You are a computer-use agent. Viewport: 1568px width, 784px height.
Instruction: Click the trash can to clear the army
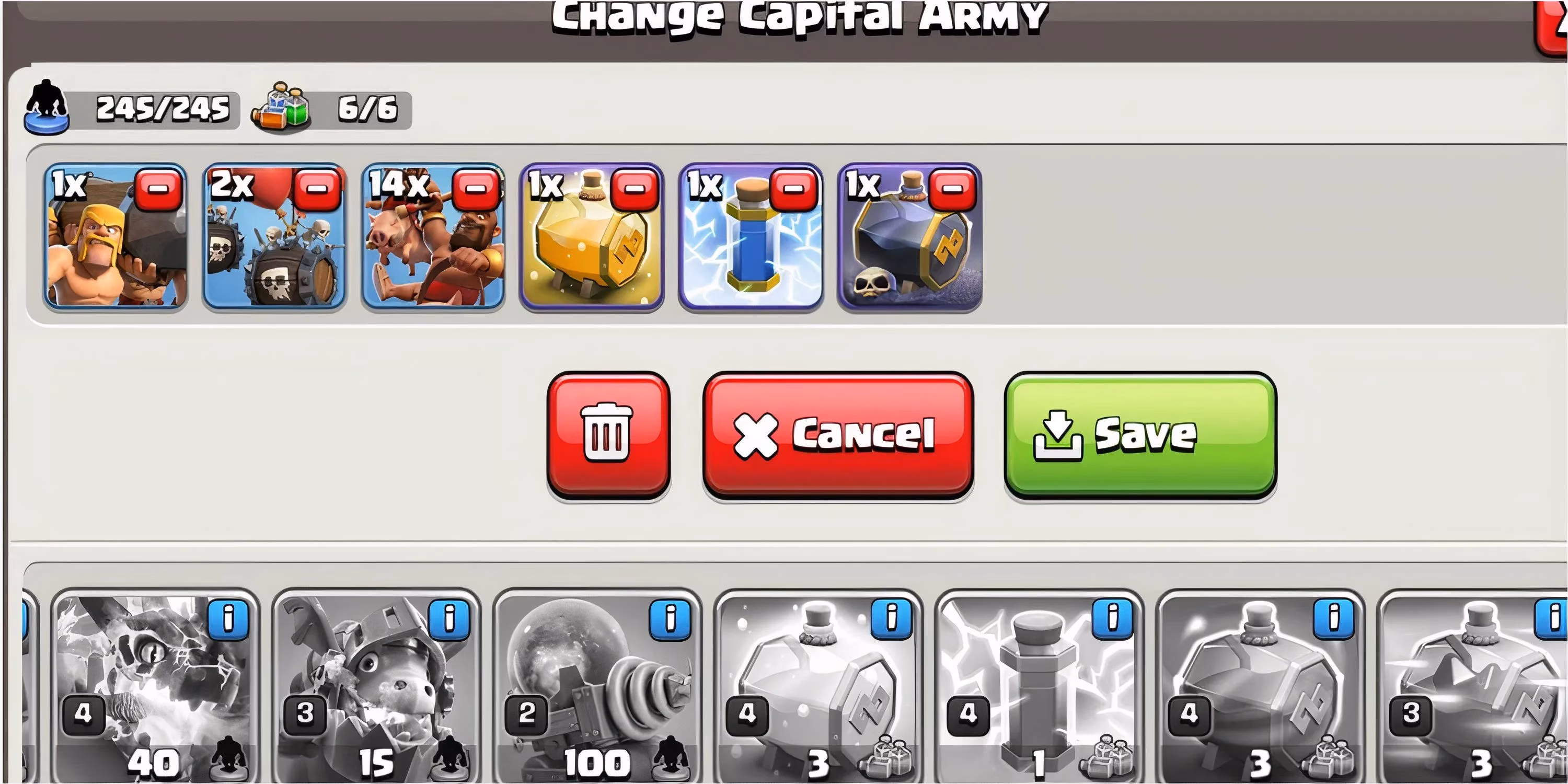609,436
